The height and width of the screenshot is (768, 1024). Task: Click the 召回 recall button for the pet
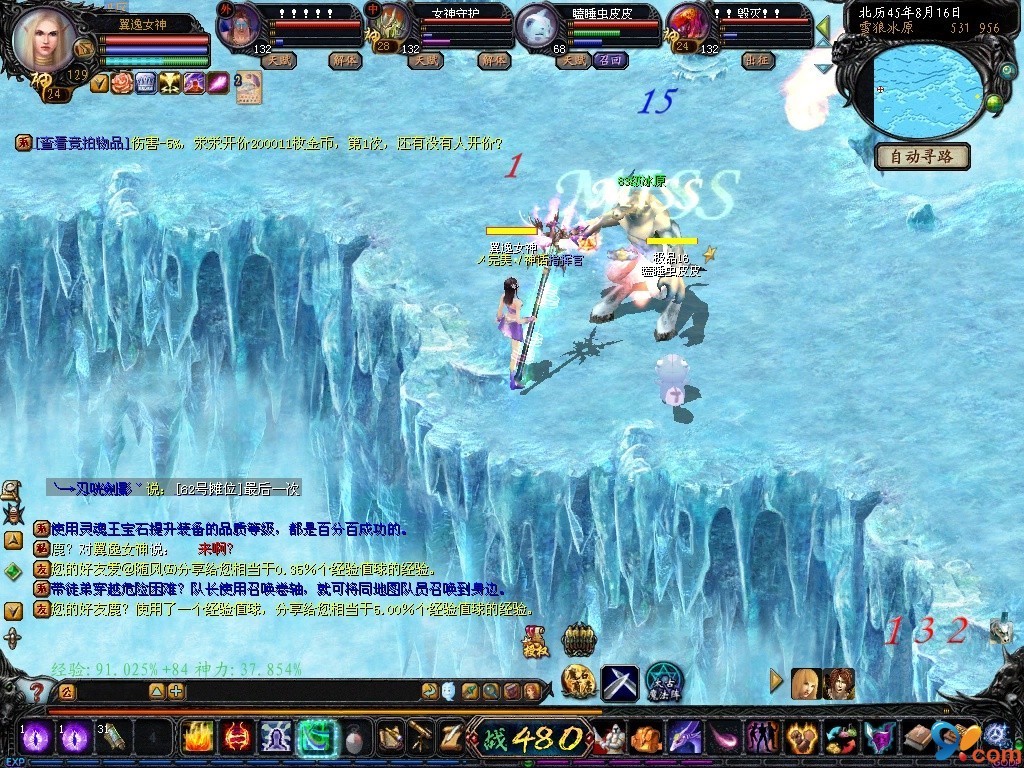coord(609,61)
